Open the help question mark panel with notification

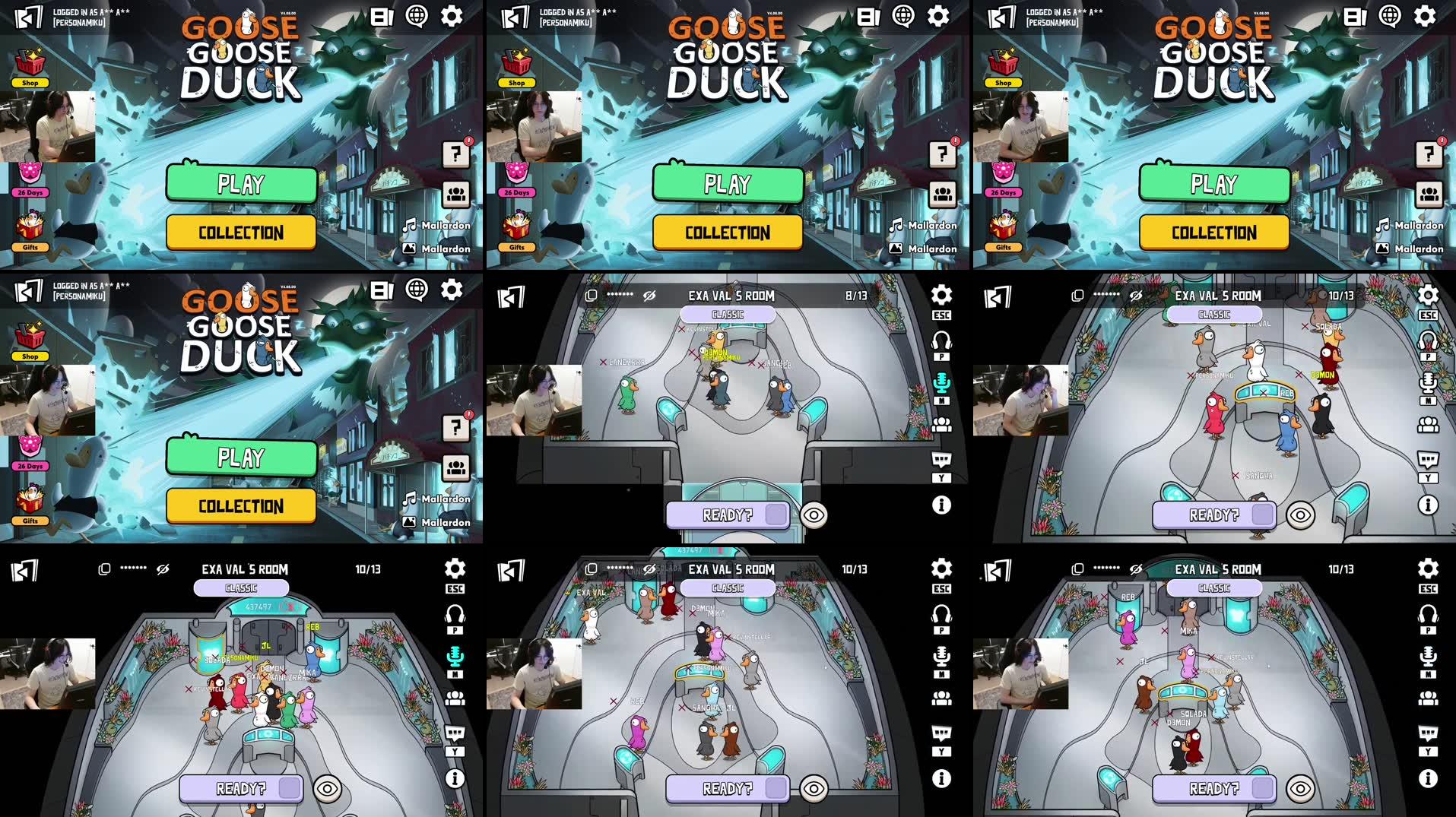tap(455, 155)
